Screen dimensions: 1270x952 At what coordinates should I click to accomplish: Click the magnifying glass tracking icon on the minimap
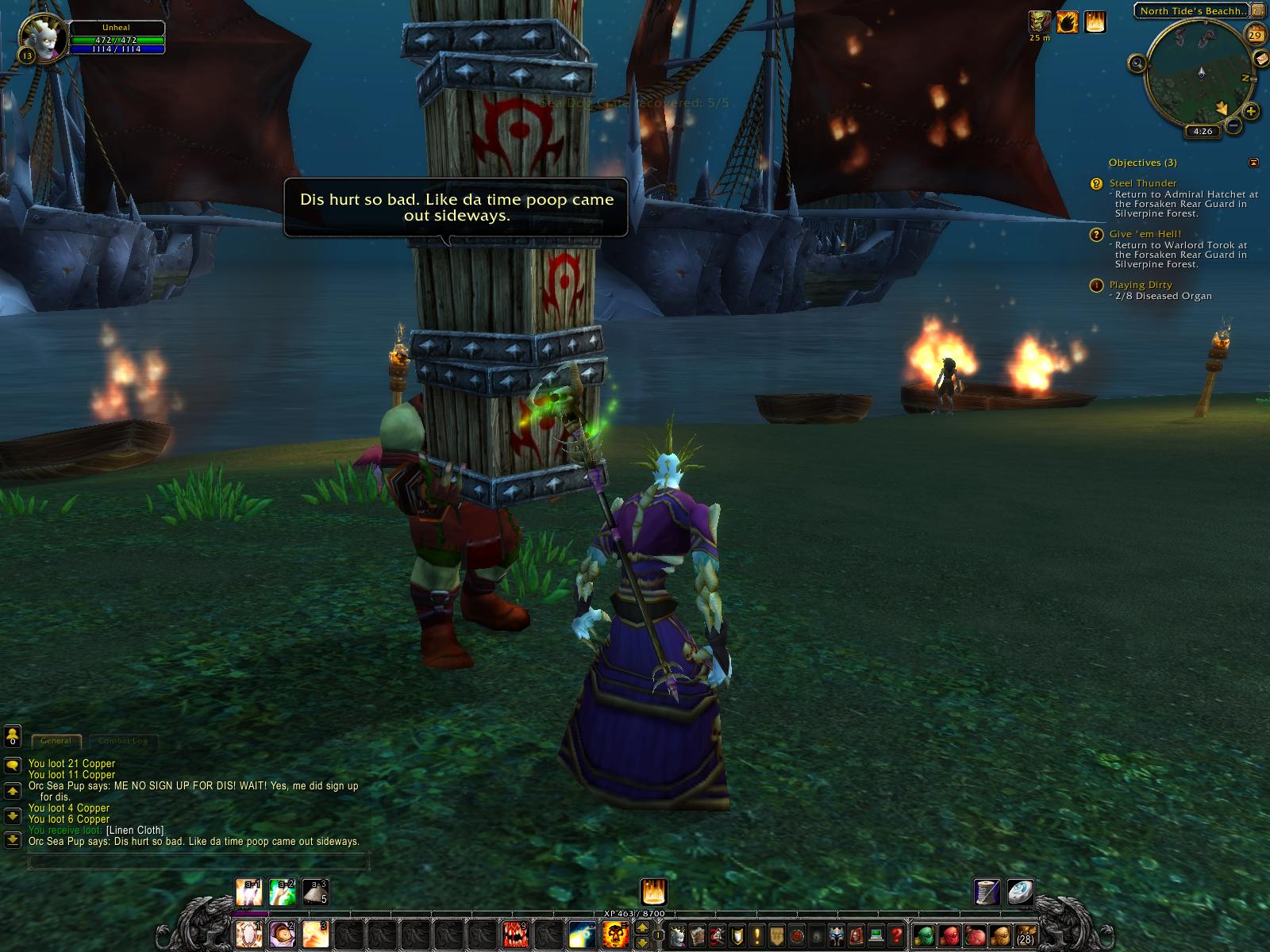click(1138, 63)
